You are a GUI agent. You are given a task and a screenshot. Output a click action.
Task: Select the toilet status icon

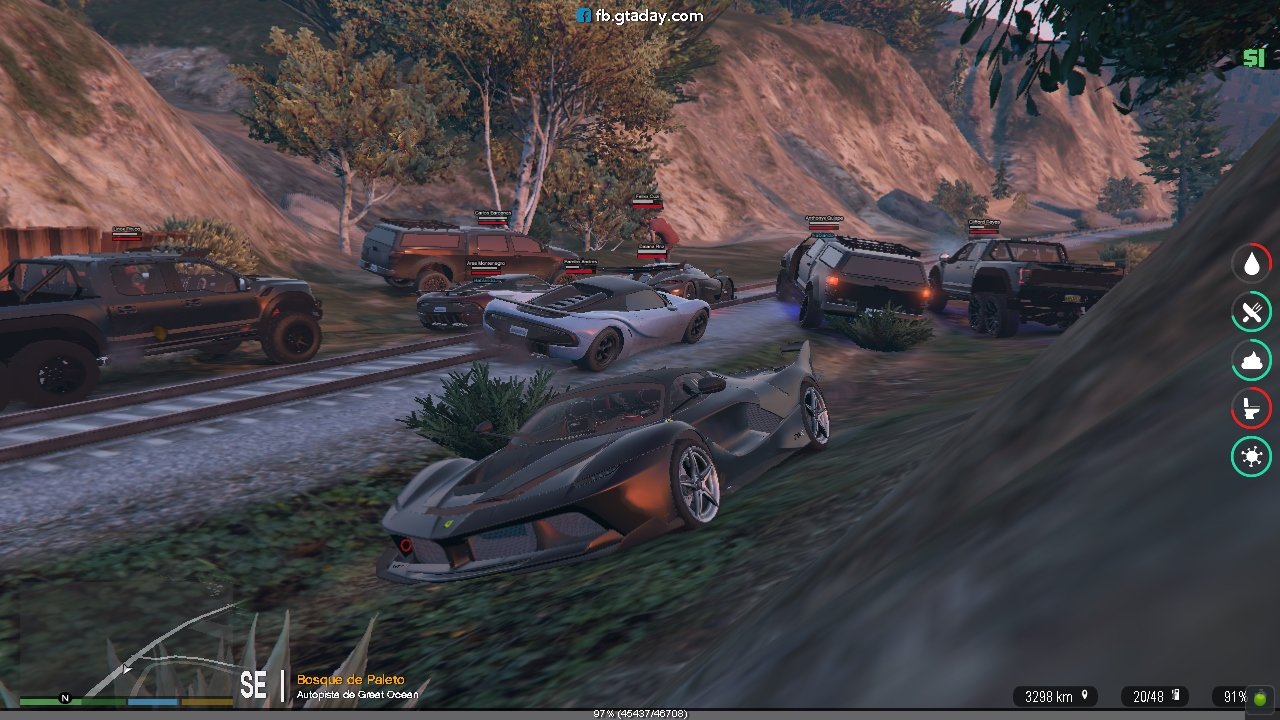coord(1251,408)
